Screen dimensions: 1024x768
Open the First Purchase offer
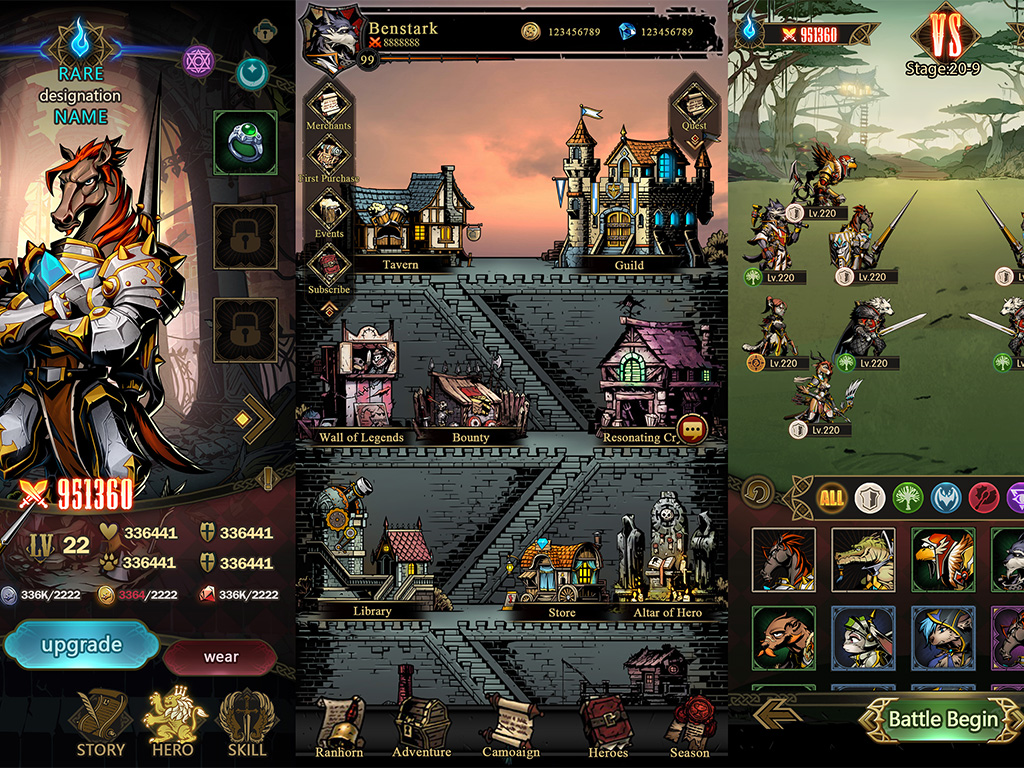click(328, 159)
